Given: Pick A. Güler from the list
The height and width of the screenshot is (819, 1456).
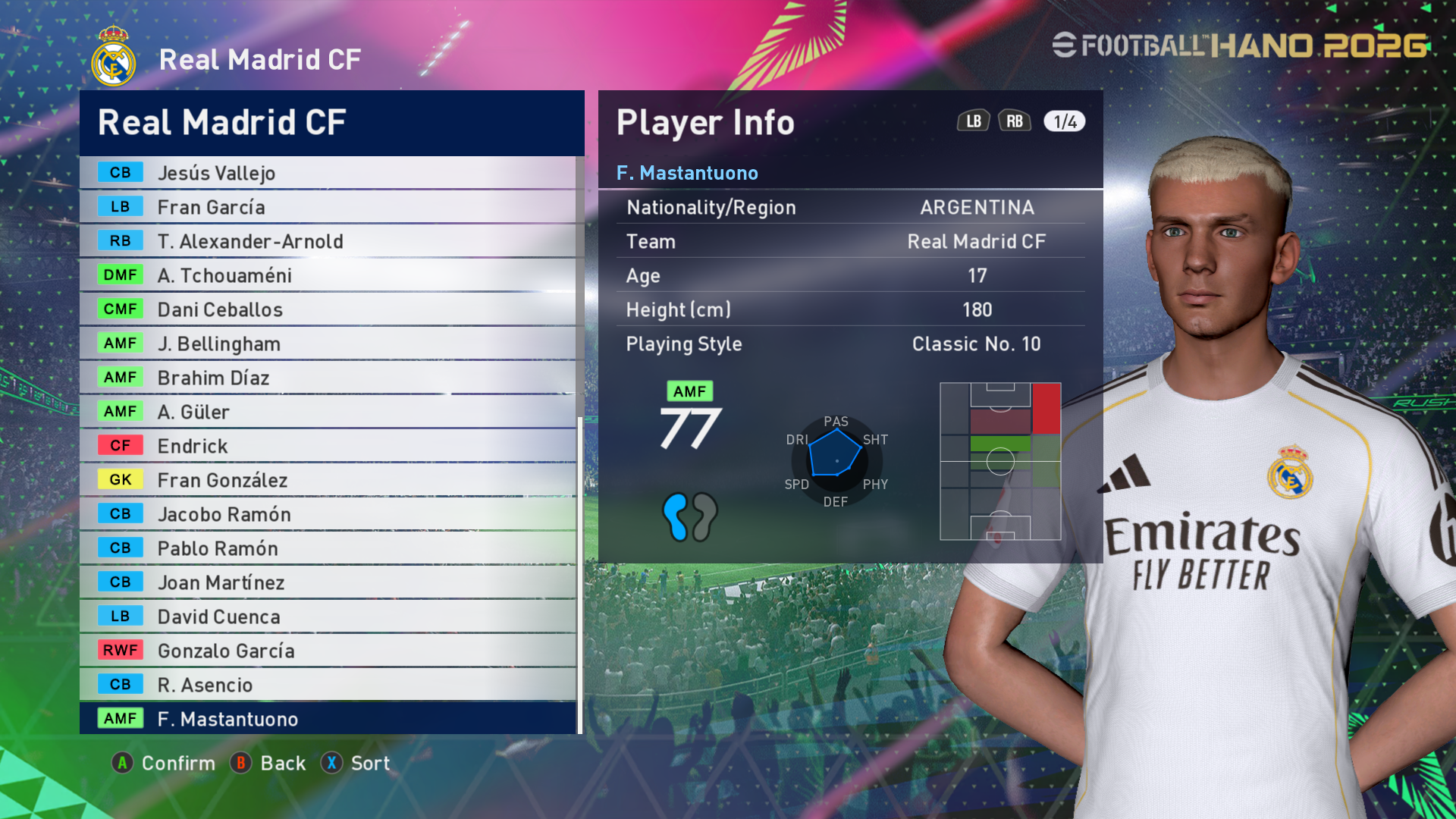Looking at the screenshot, I should click(328, 412).
